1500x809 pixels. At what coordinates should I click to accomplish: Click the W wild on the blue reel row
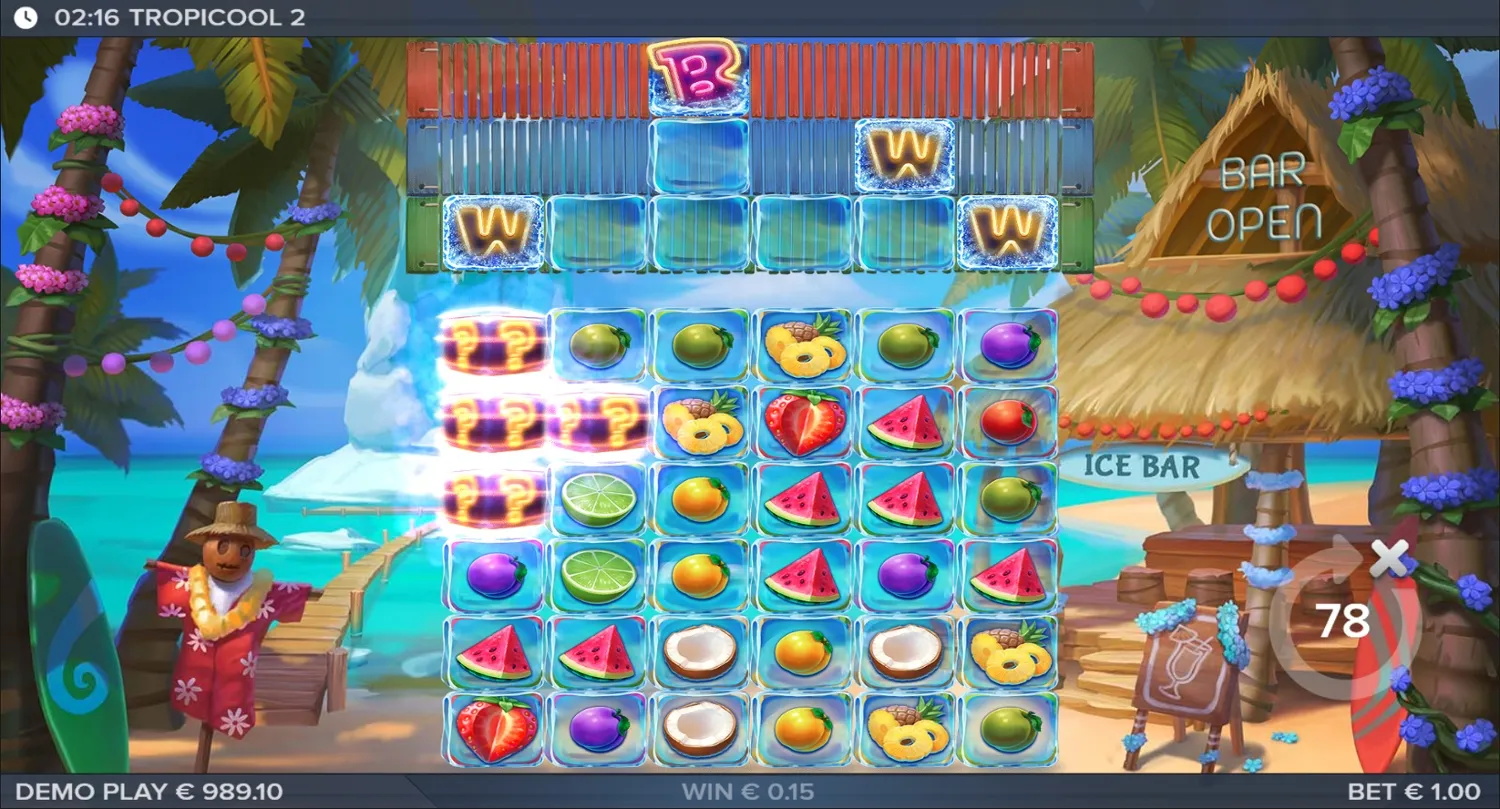[x=905, y=155]
